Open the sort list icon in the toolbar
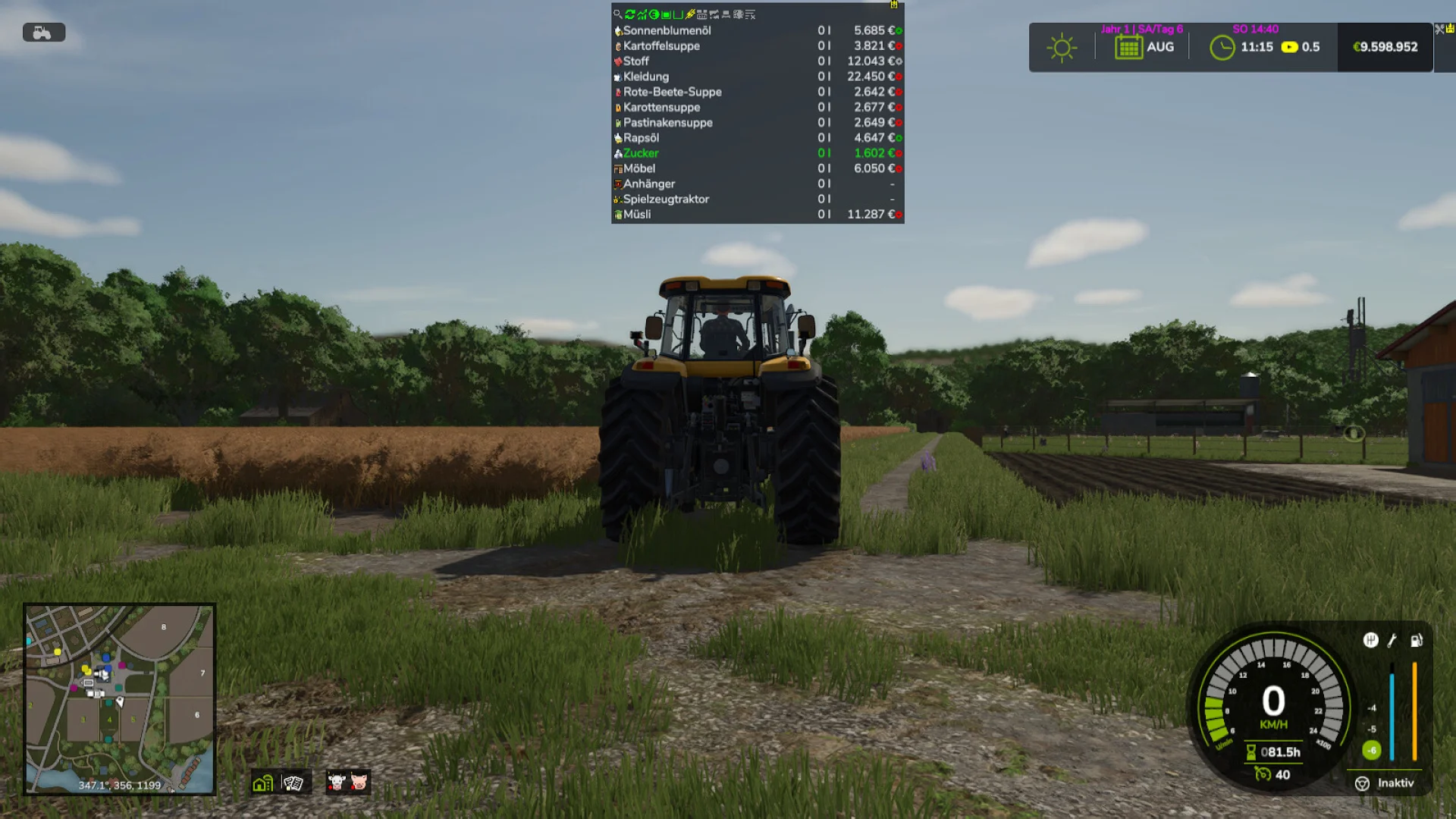Image resolution: width=1456 pixels, height=819 pixels. 749,13
